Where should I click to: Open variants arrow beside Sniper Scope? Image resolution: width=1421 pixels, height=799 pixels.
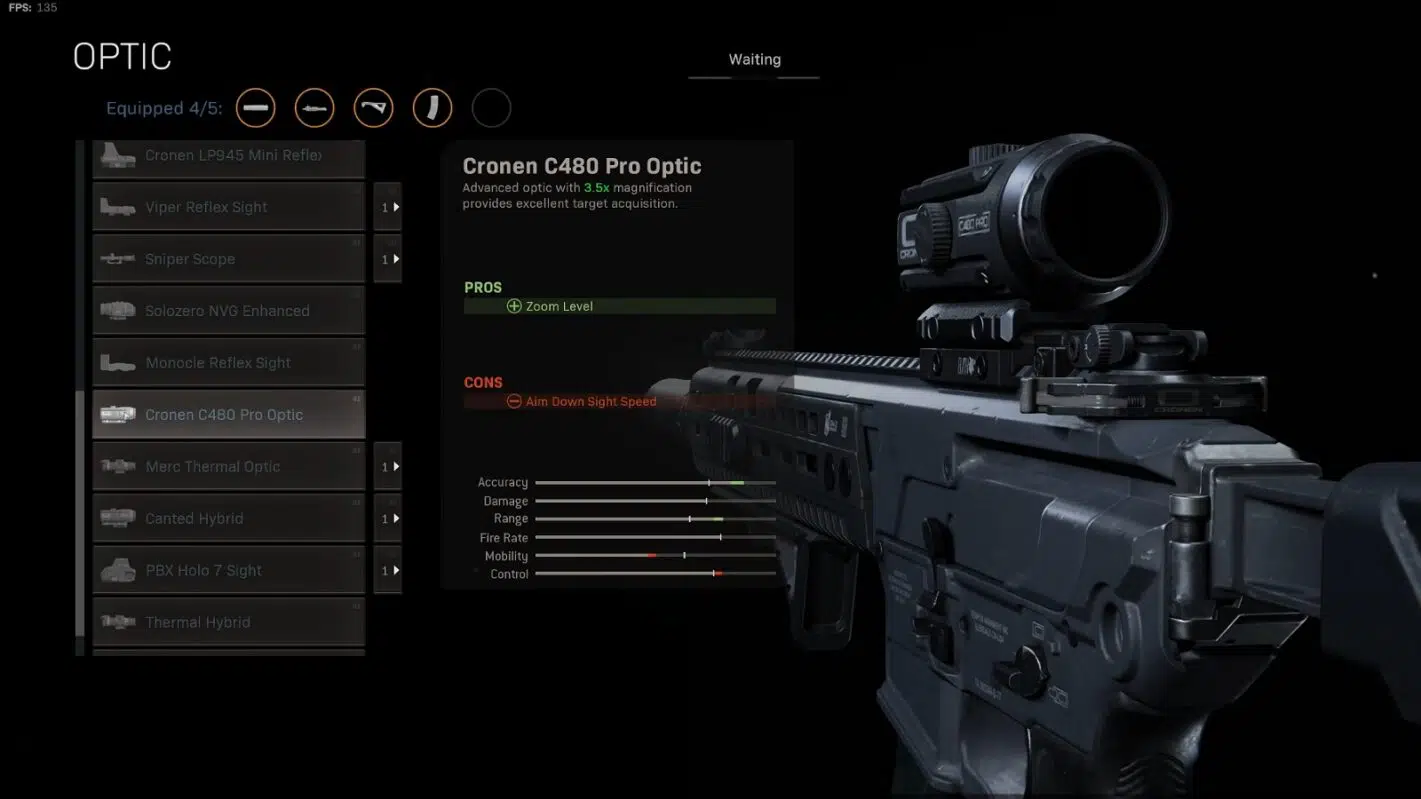coord(388,259)
